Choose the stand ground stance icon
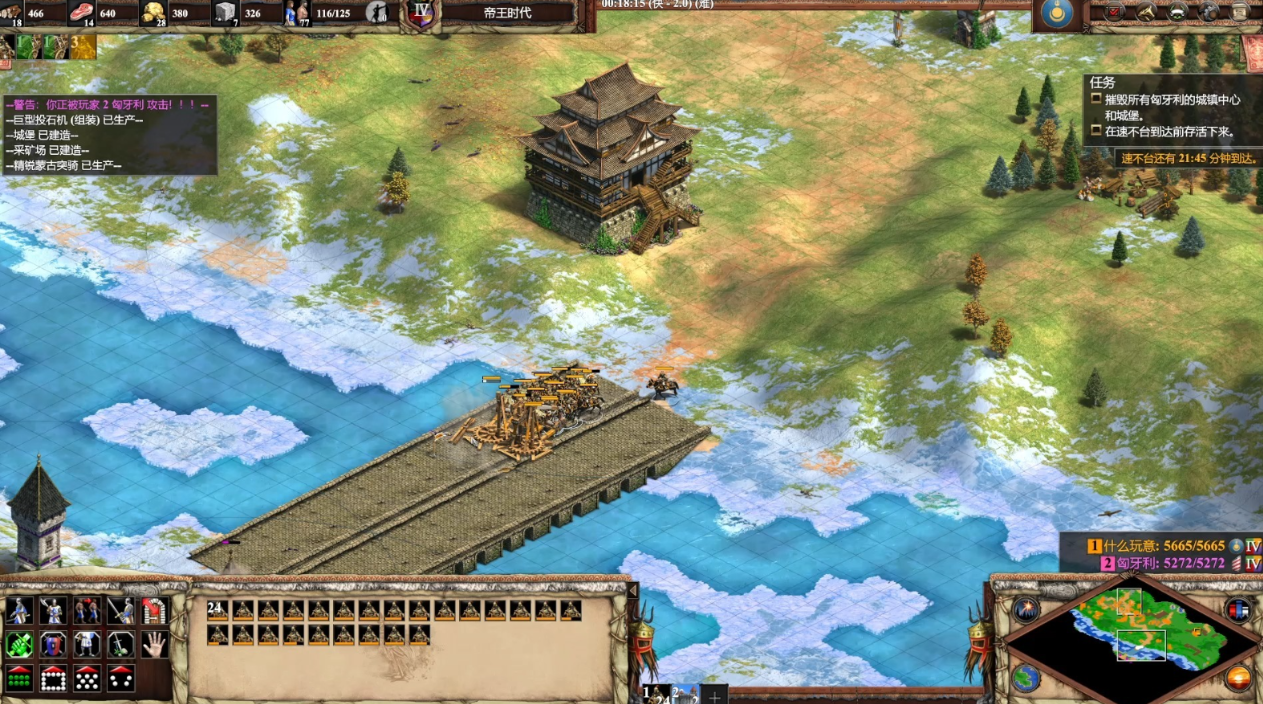The width and height of the screenshot is (1263, 704). 87,644
